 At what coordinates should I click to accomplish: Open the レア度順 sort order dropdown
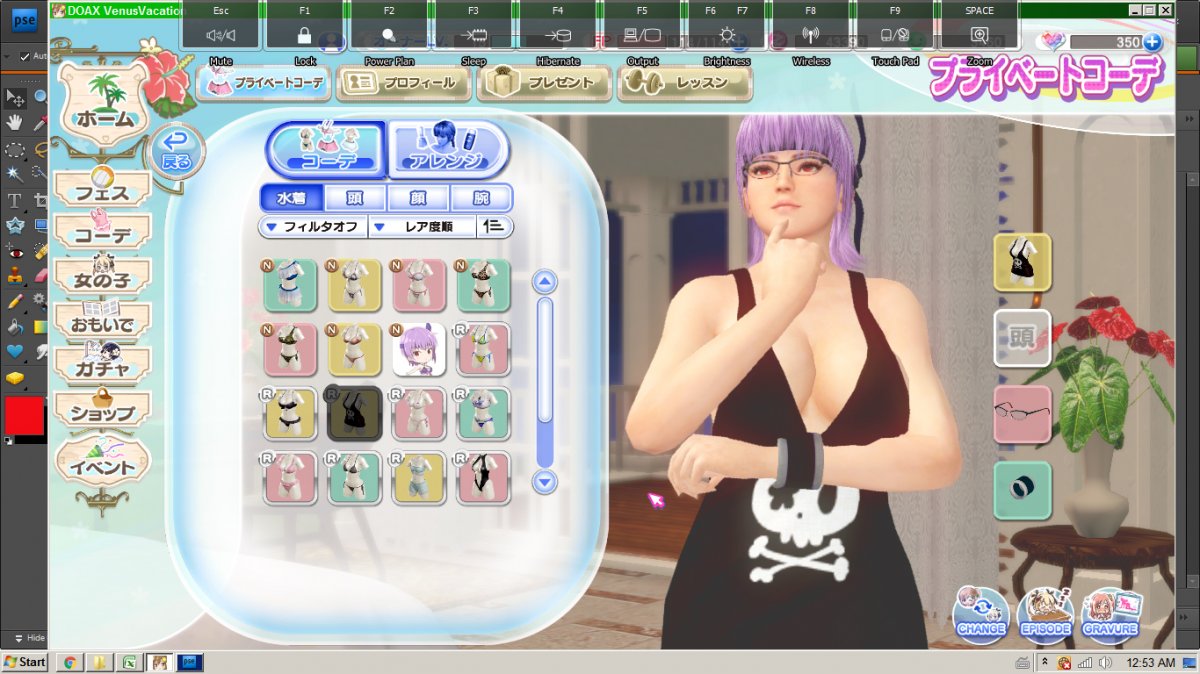424,227
